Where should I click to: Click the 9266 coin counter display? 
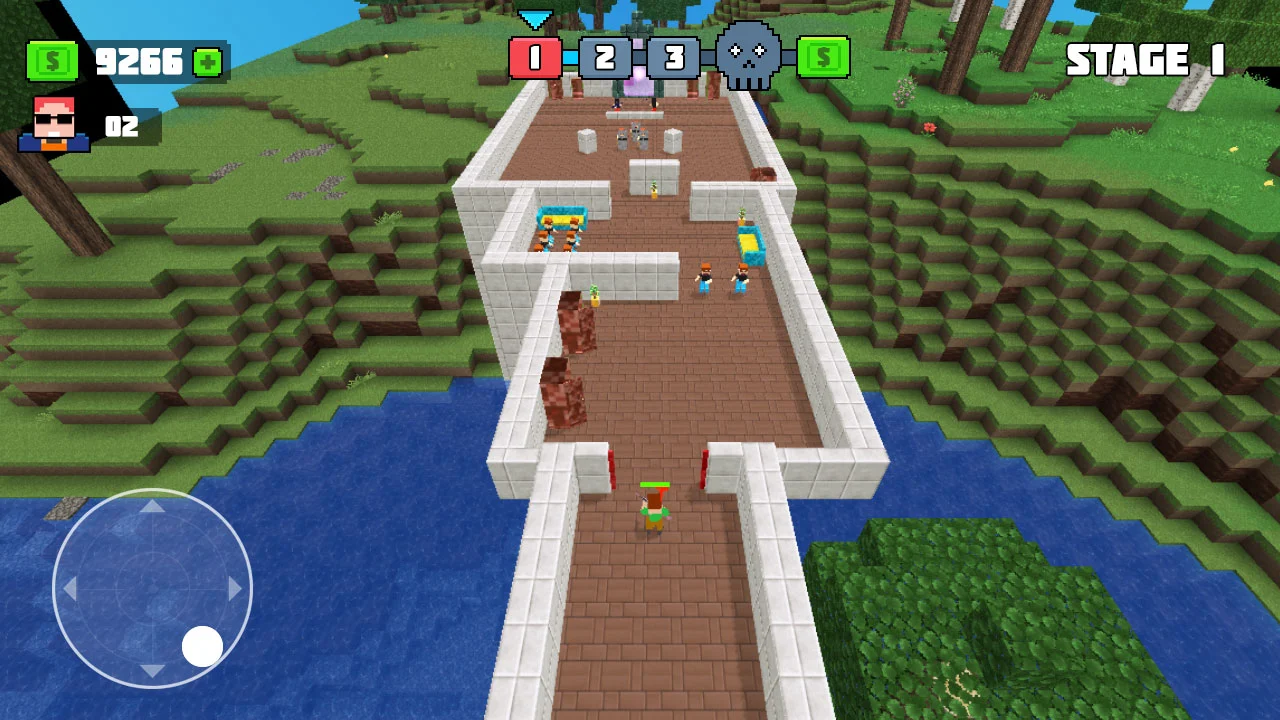(140, 62)
